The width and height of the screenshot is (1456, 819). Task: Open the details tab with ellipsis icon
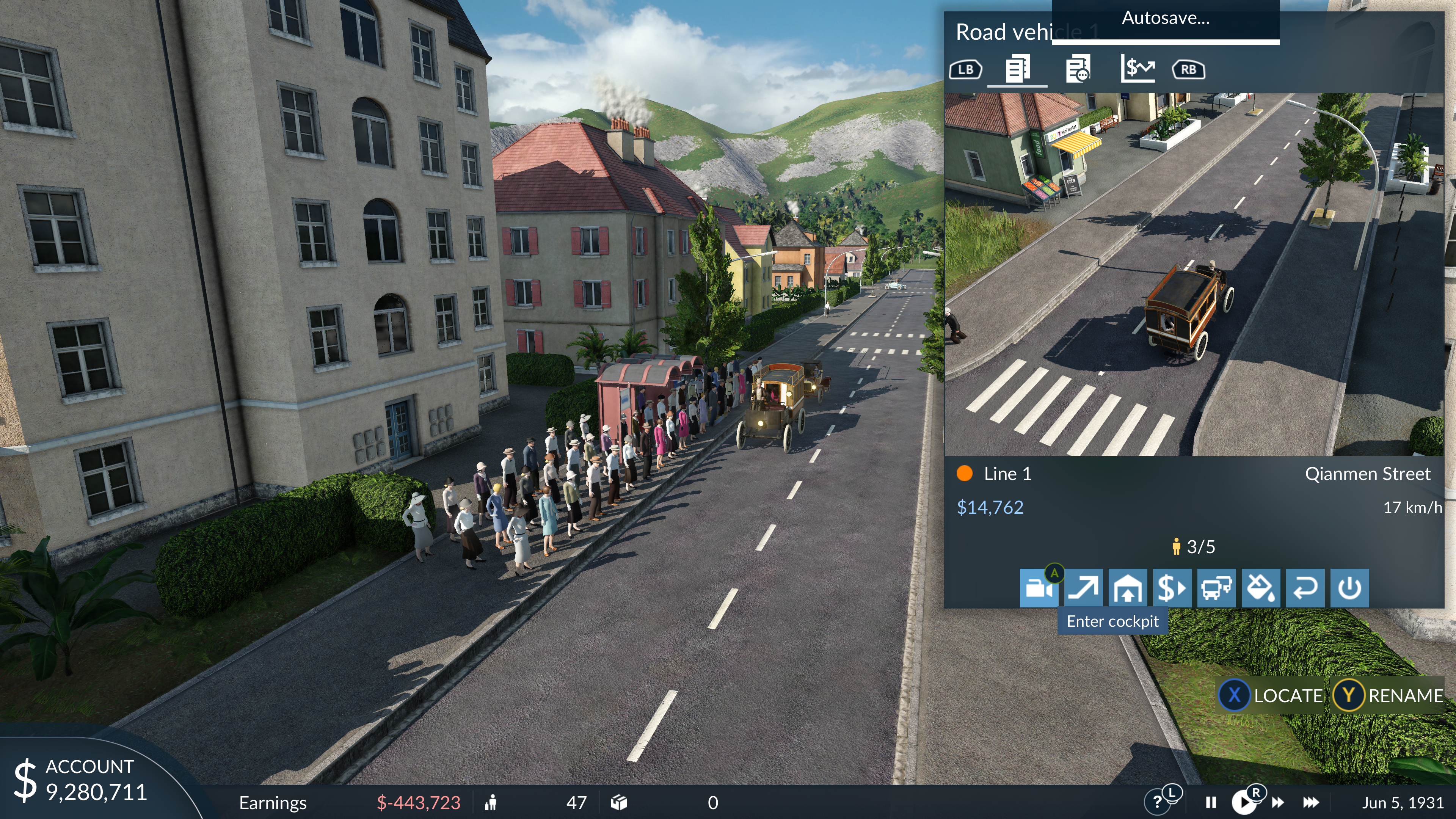1078,69
